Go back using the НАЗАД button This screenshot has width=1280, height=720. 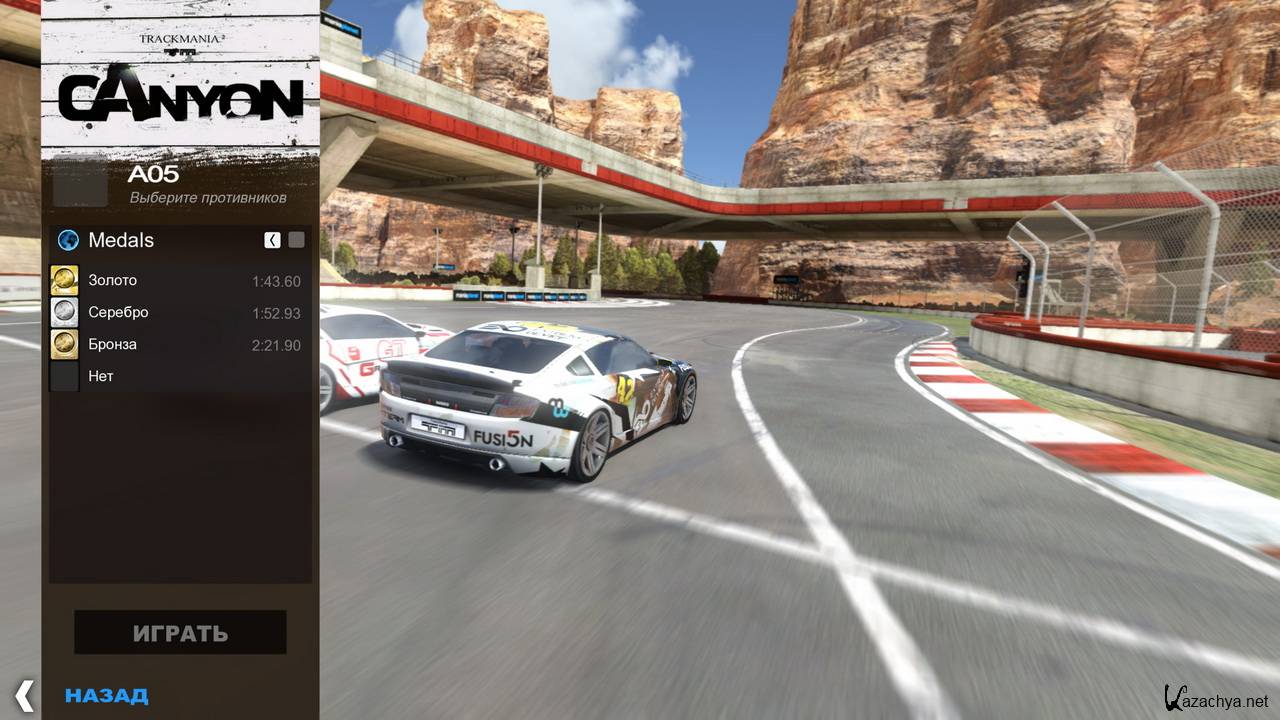[106, 696]
